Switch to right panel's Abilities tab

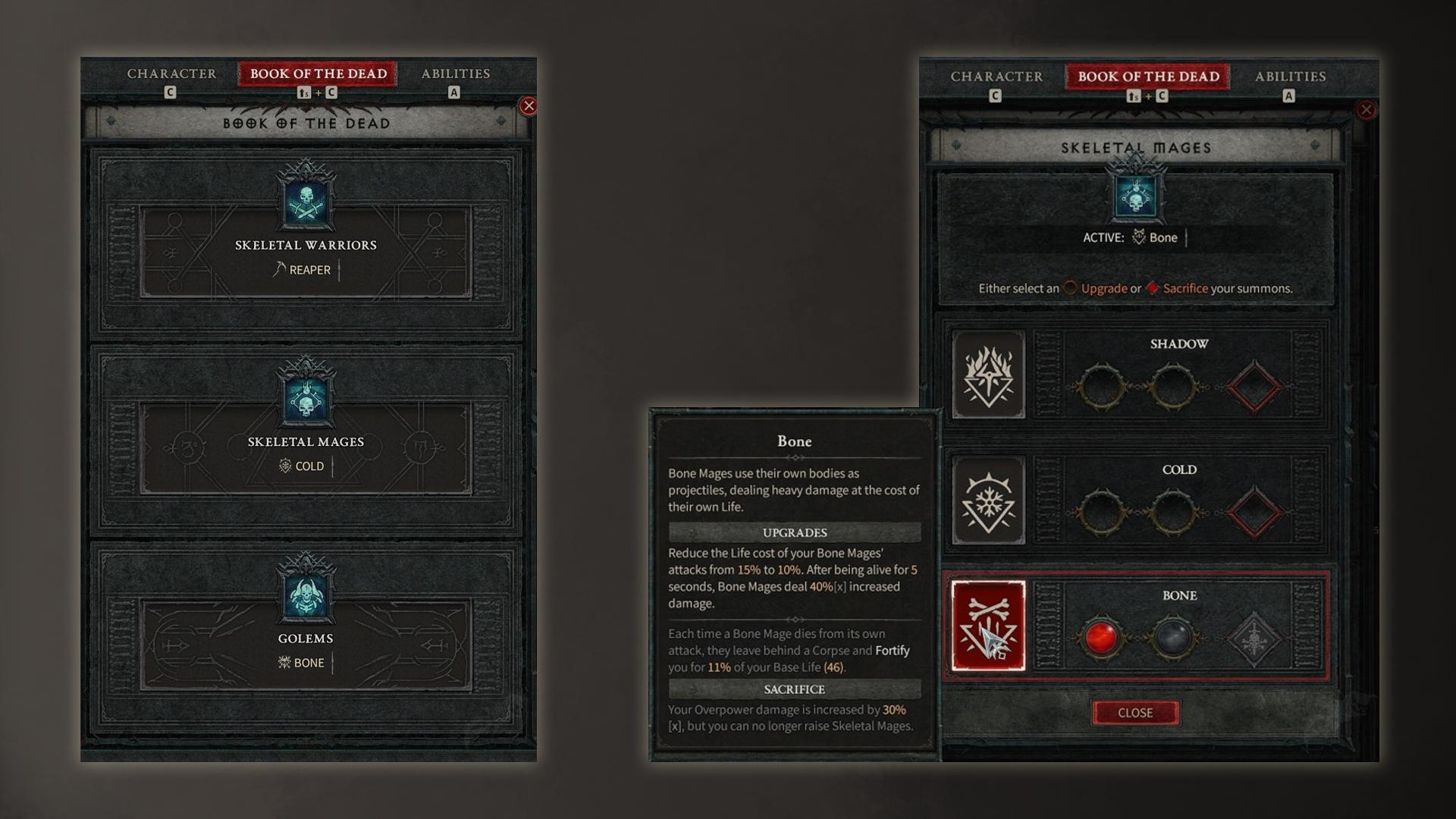click(1290, 77)
